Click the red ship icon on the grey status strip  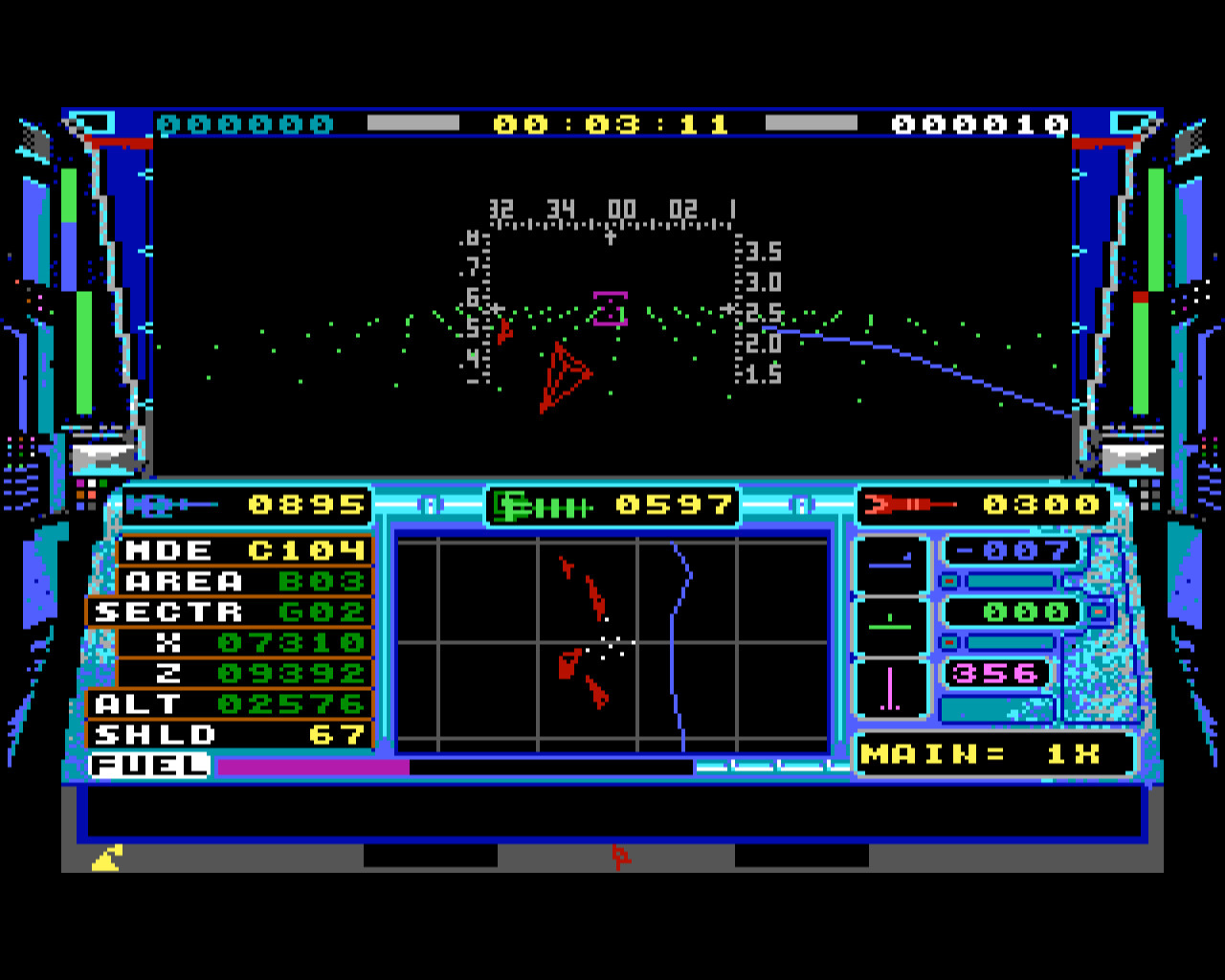tap(620, 857)
